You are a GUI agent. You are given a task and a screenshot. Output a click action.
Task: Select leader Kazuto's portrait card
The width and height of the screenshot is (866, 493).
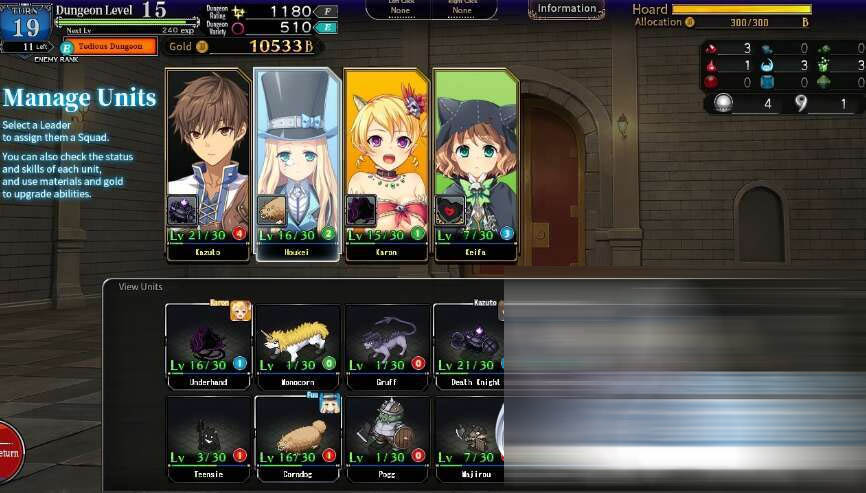point(208,160)
